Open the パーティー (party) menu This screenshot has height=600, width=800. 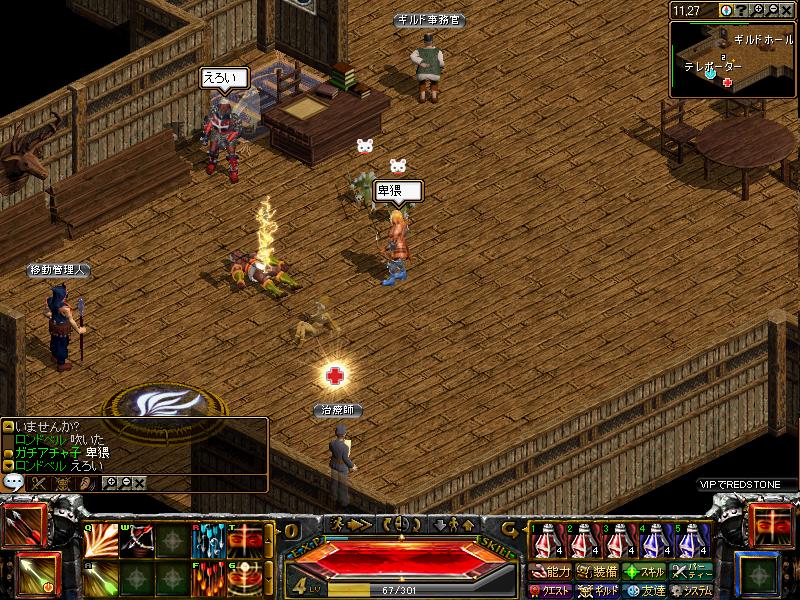[x=692, y=573]
